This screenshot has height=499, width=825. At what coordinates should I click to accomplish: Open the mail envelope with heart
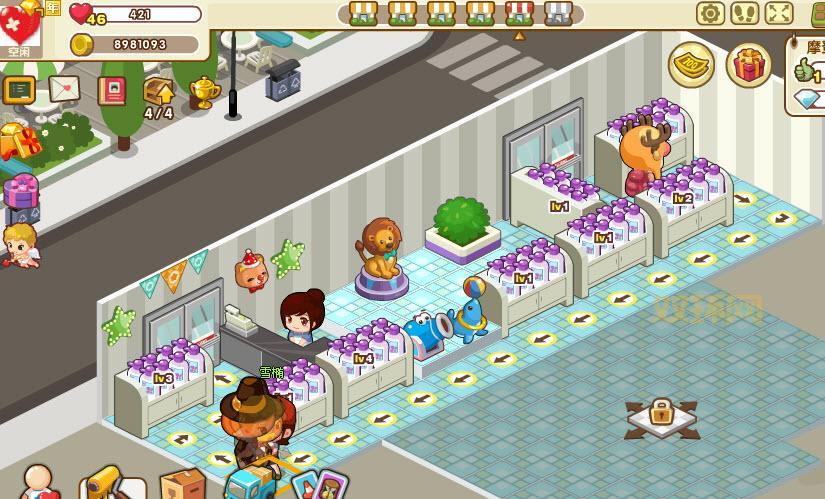coord(64,89)
